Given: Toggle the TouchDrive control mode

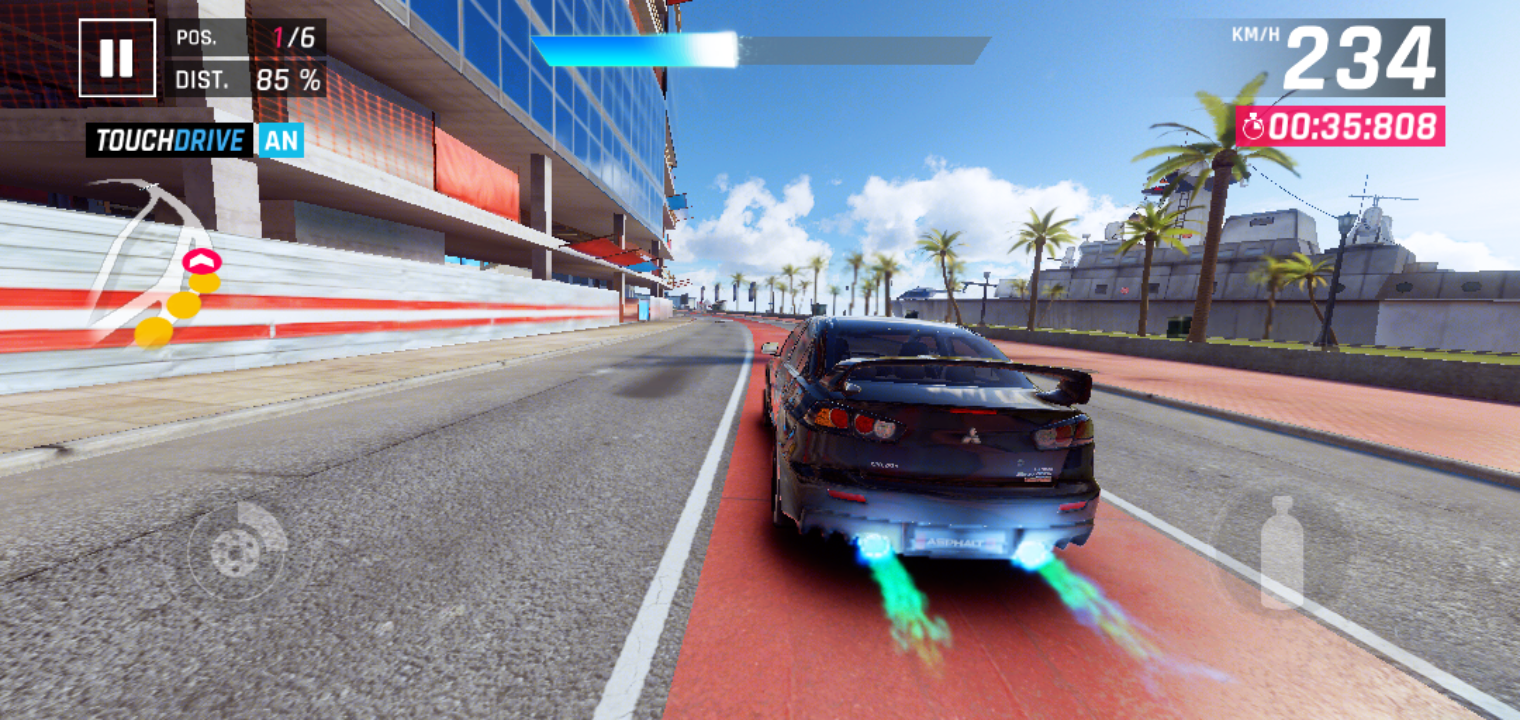Looking at the screenshot, I should (195, 140).
